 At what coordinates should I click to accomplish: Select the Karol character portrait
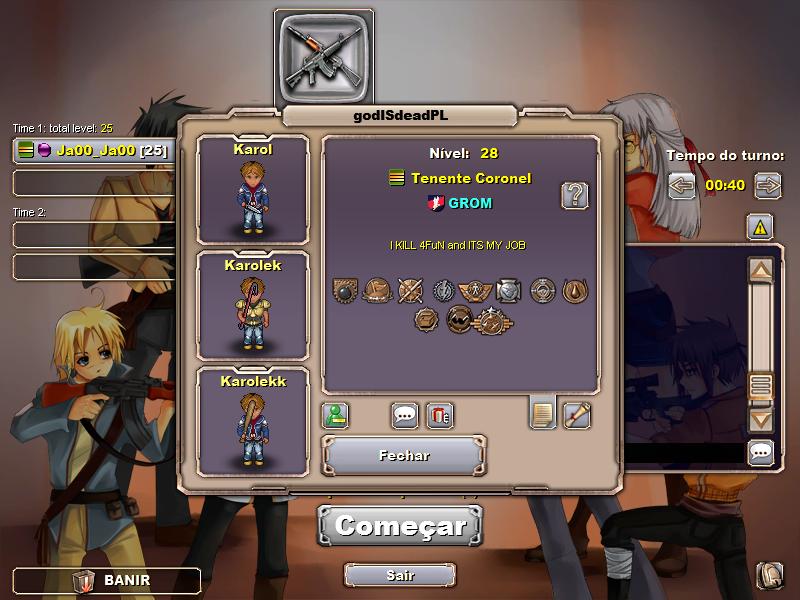click(253, 190)
